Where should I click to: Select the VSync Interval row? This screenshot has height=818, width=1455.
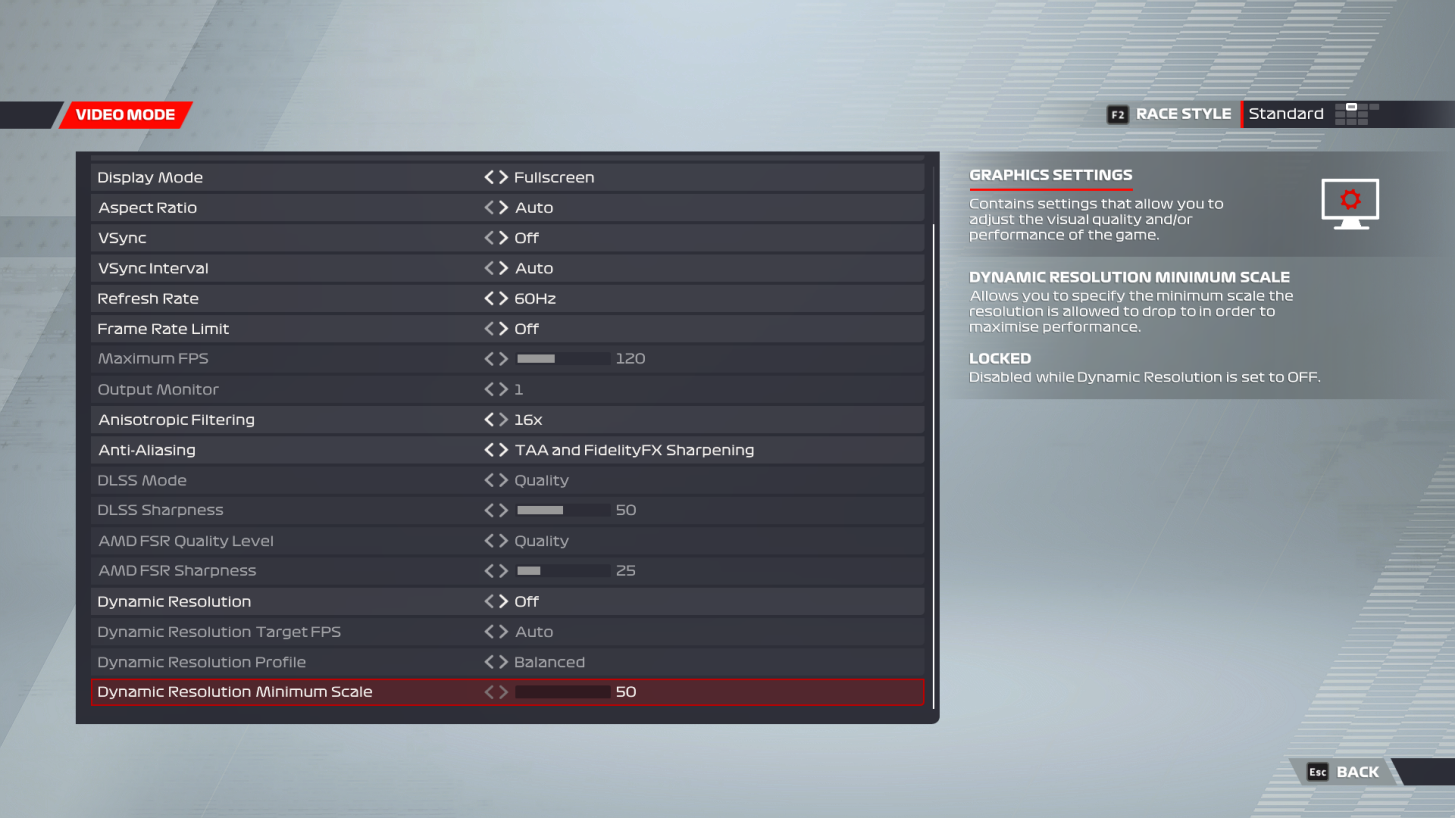coord(300,268)
